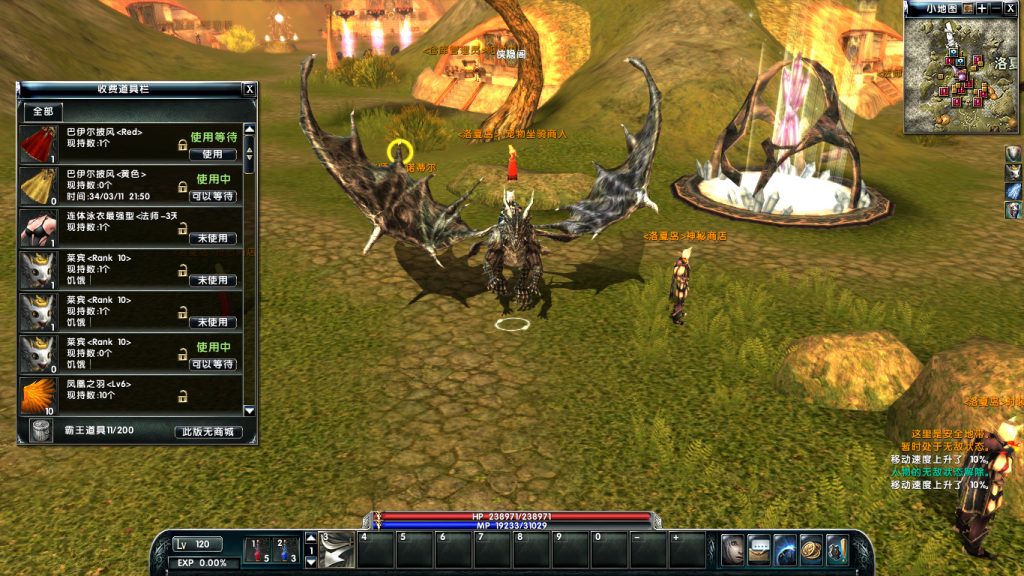
Task: Select the 全部 tab
Action: click(x=43, y=111)
